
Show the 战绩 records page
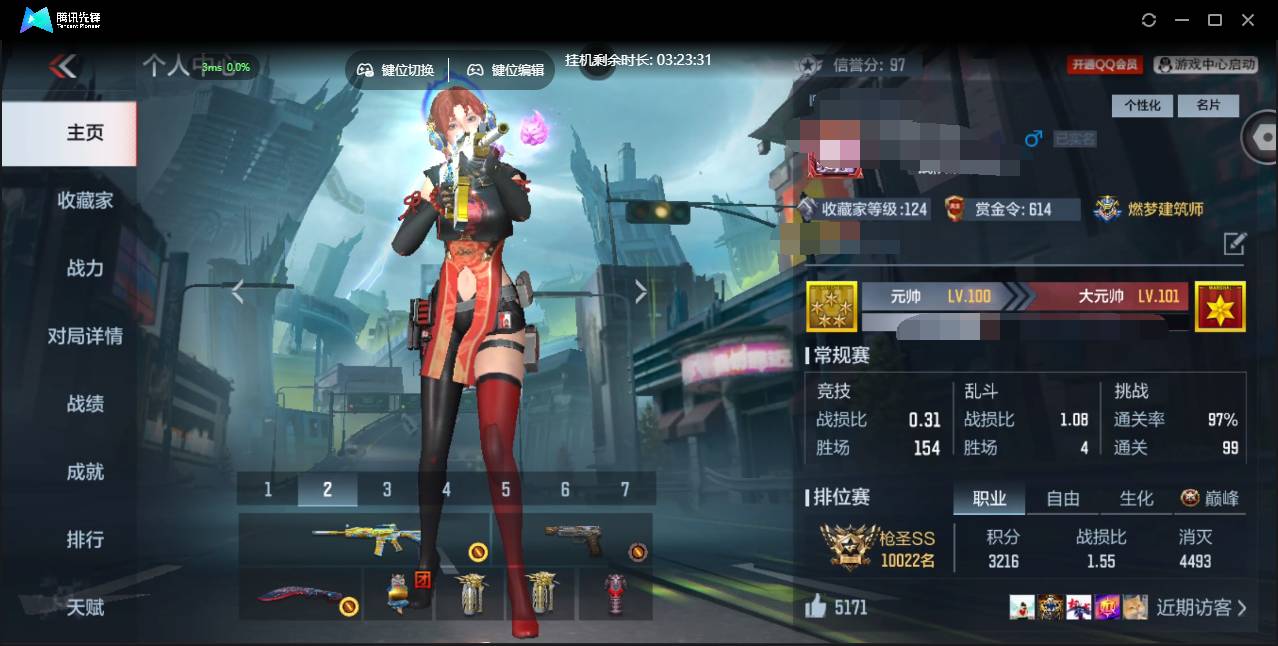click(85, 404)
